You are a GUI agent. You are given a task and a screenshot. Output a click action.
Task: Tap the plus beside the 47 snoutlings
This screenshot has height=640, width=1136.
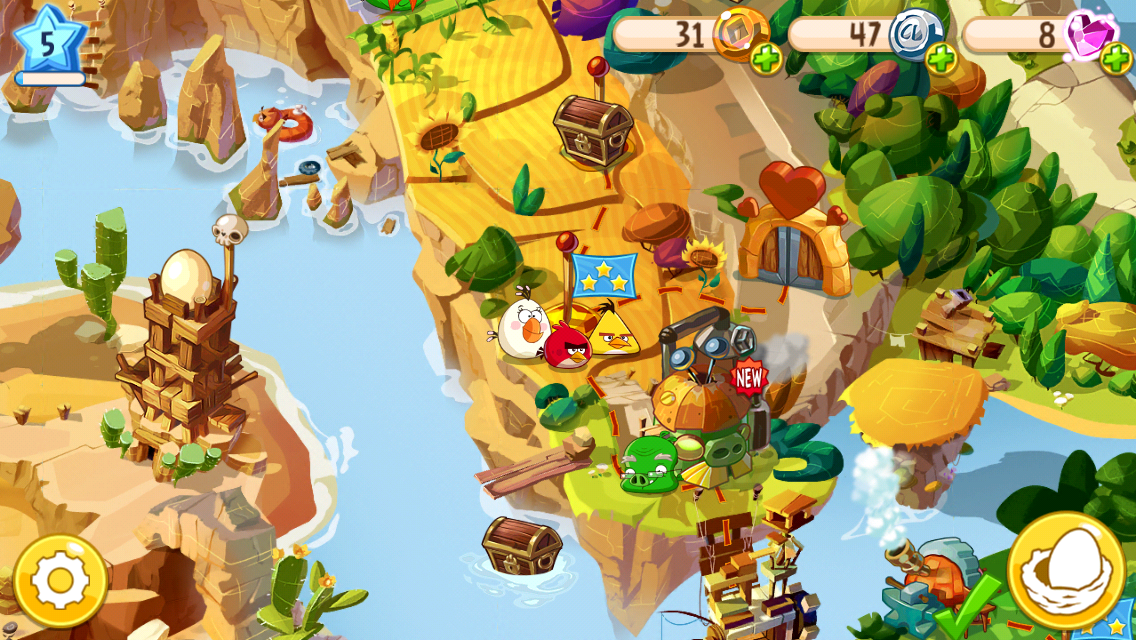941,60
